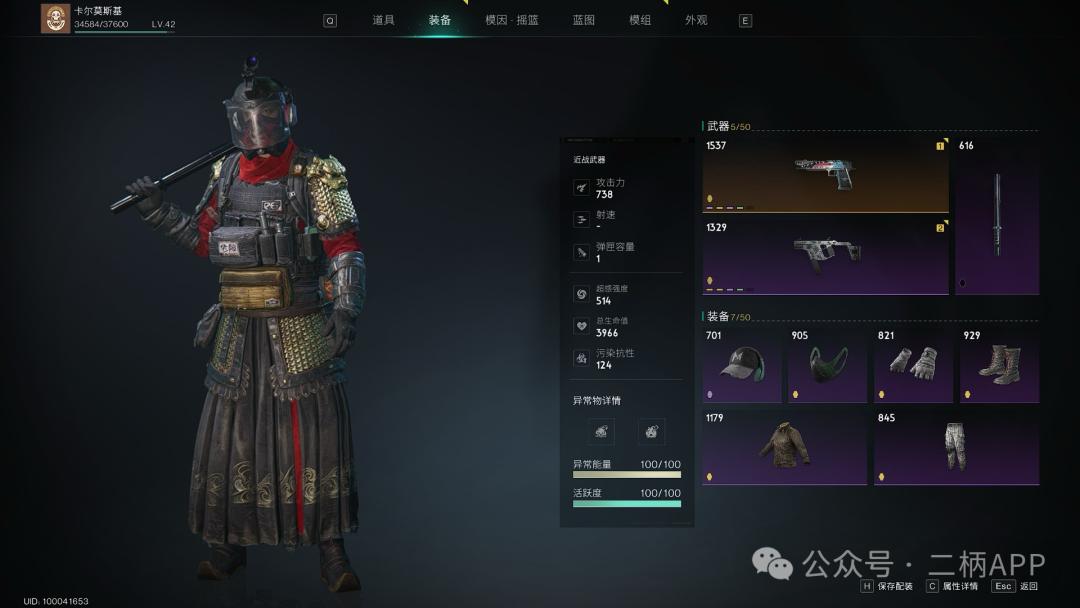Open 属性详情 attribute details
1080x608 pixels.
953,587
